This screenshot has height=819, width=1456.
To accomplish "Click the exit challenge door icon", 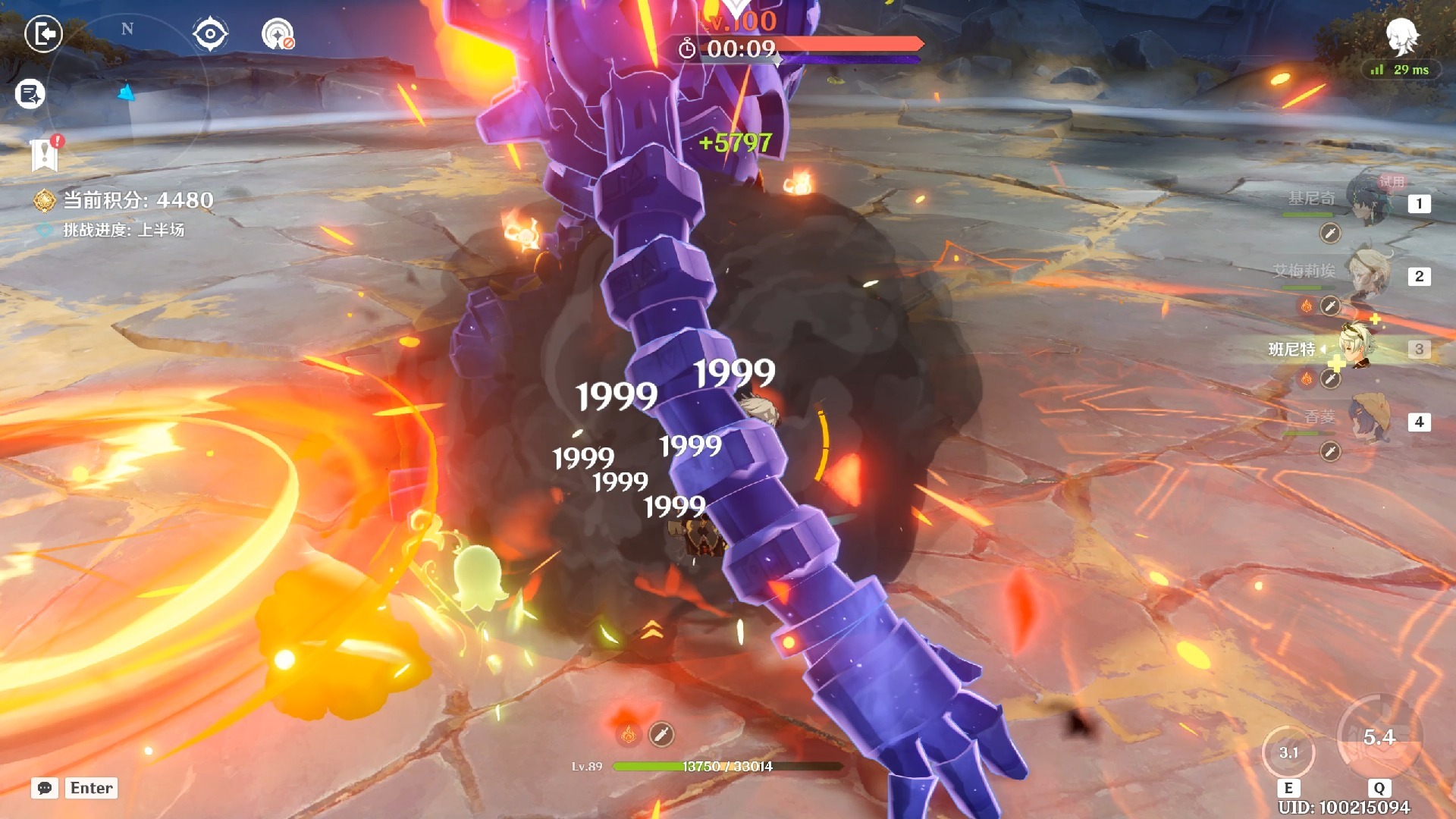I will pos(43,34).
